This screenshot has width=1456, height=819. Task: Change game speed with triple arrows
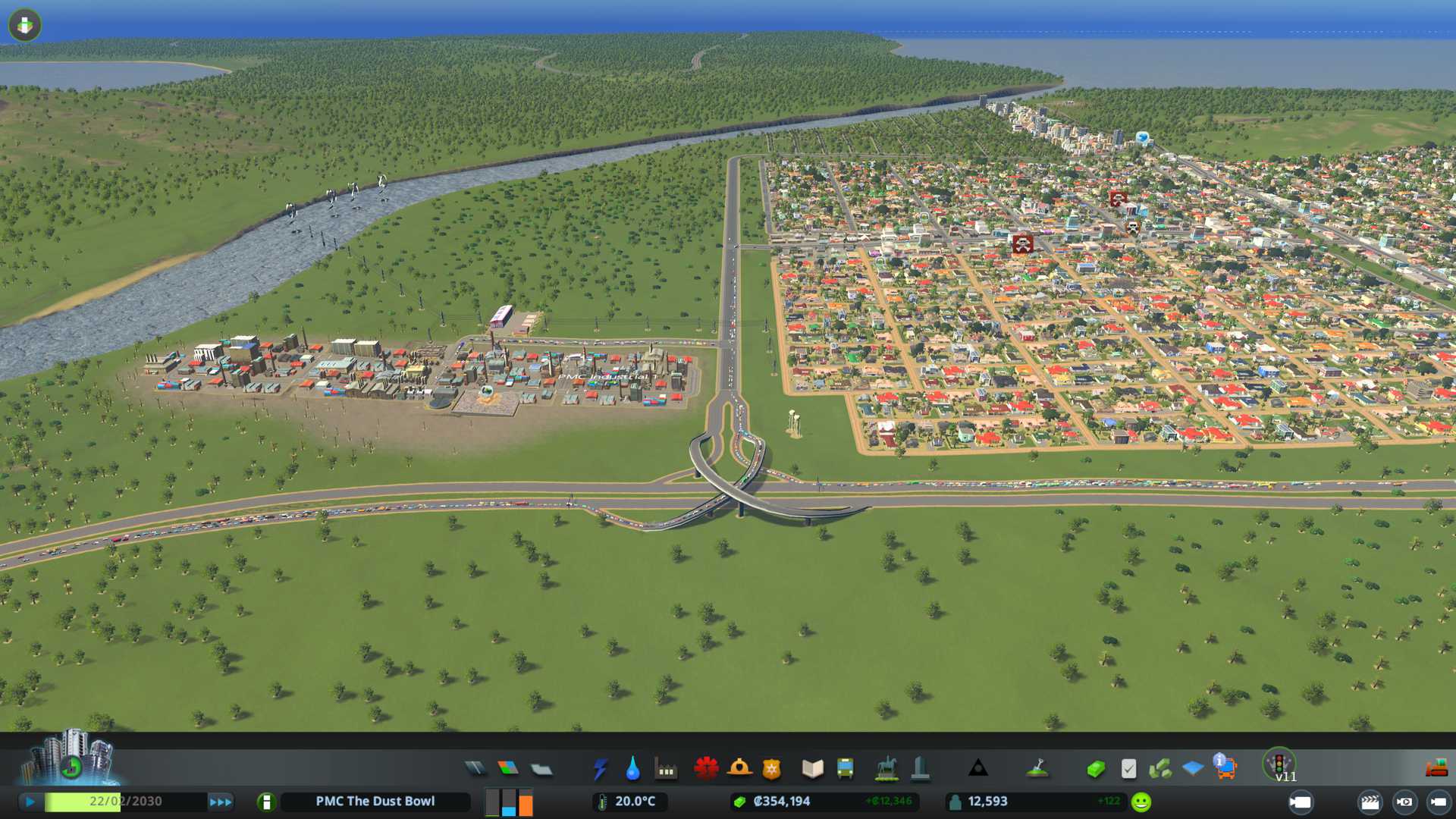pos(221,802)
